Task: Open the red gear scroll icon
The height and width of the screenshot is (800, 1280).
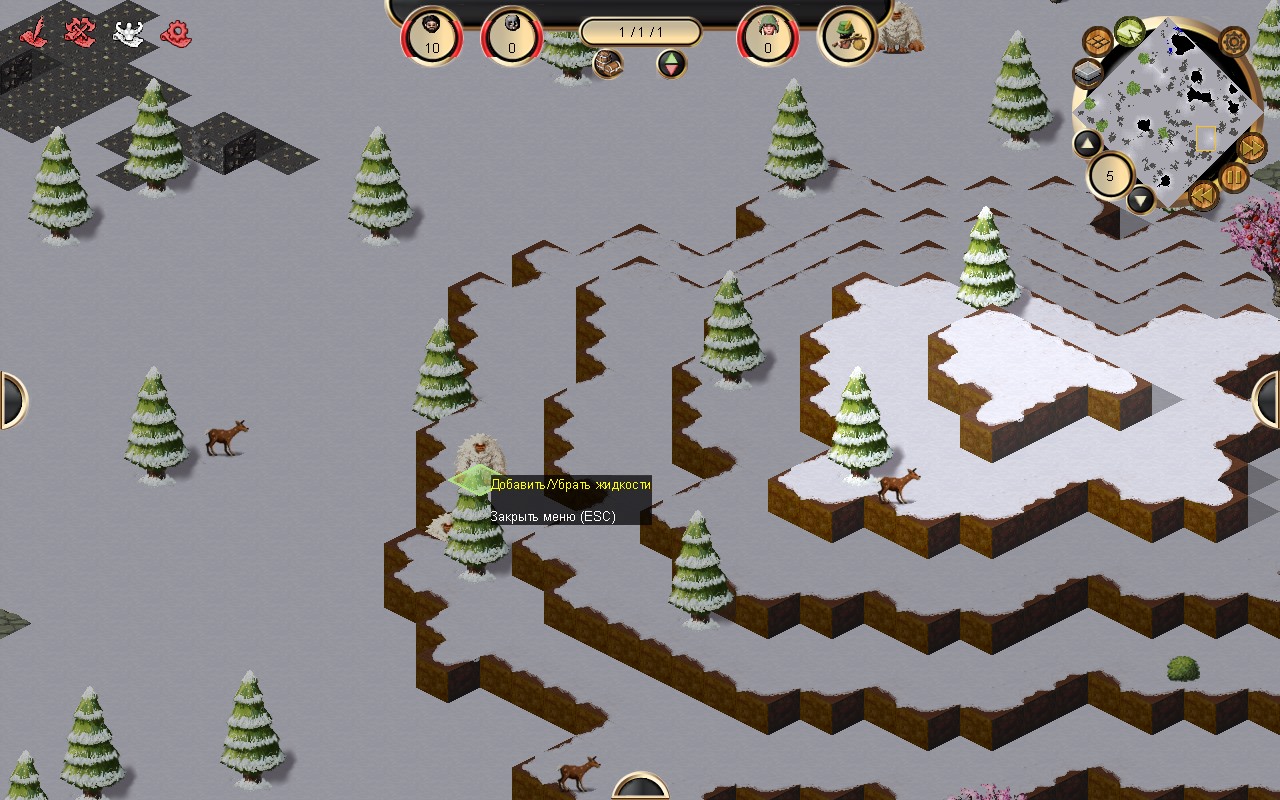Action: [x=177, y=33]
